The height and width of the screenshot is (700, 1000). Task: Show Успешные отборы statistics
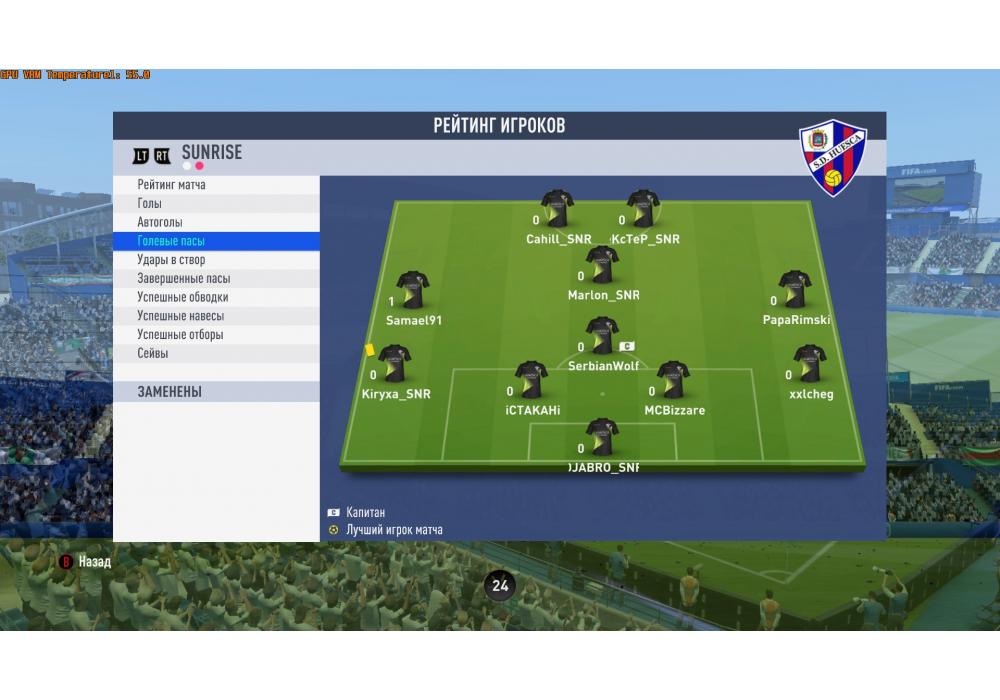[x=180, y=335]
